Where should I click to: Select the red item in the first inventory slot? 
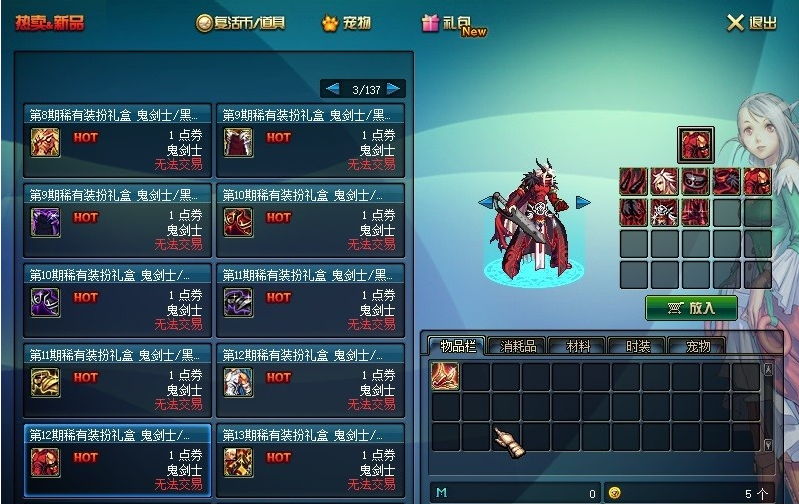coord(445,376)
